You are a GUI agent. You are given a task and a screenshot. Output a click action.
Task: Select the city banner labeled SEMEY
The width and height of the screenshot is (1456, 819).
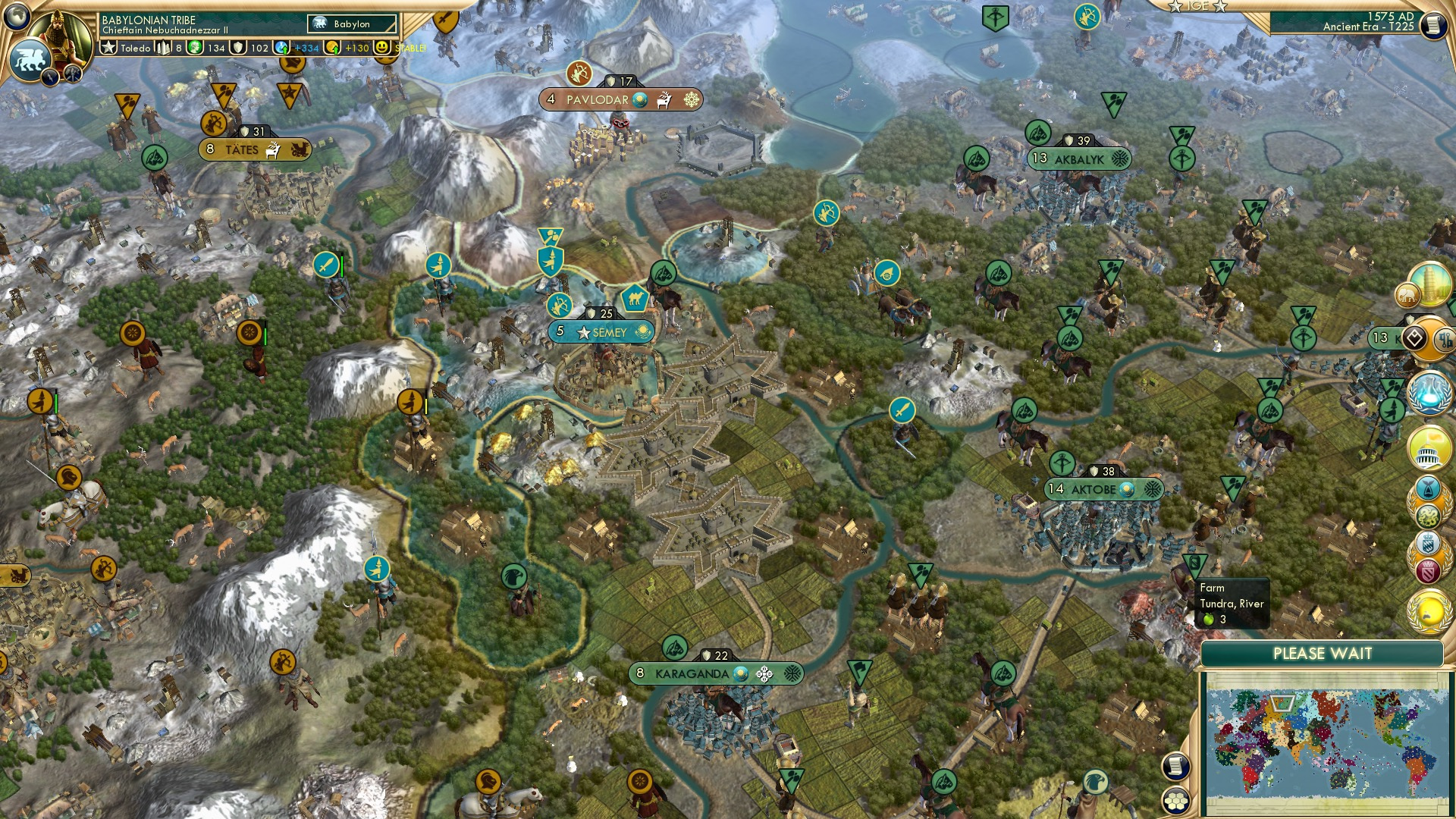601,331
